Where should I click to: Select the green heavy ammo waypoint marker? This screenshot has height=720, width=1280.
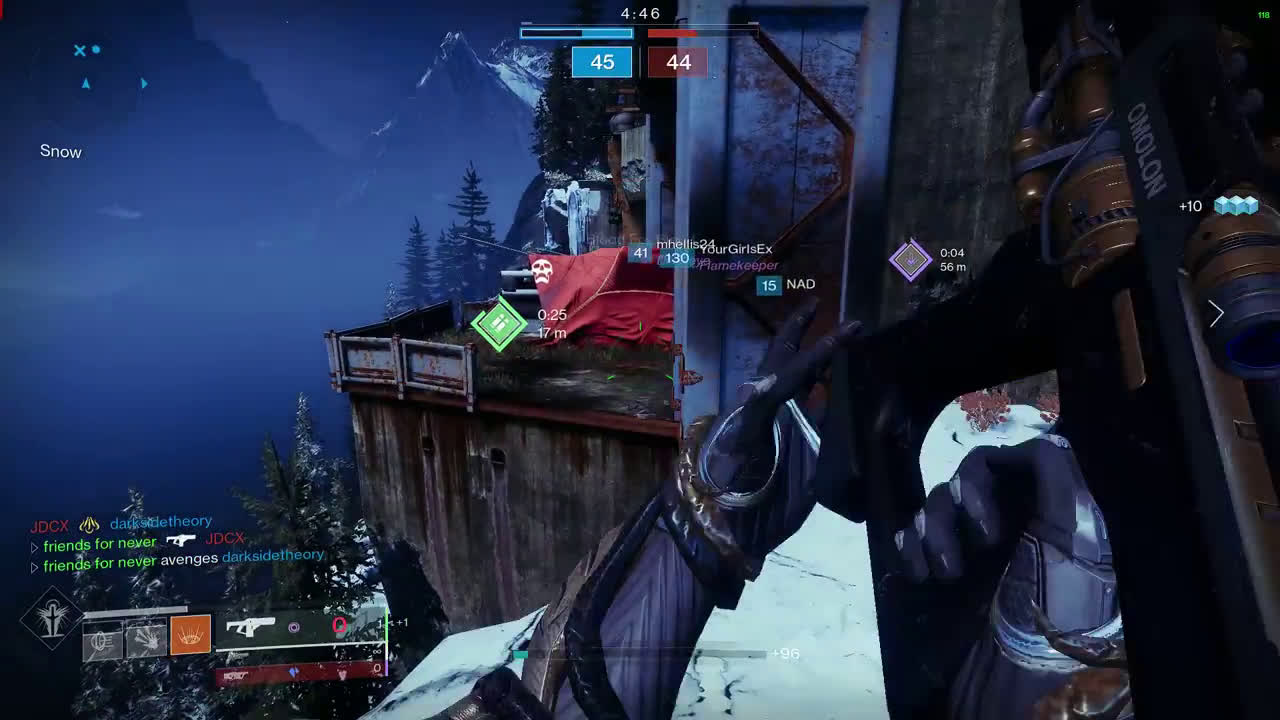click(x=499, y=323)
